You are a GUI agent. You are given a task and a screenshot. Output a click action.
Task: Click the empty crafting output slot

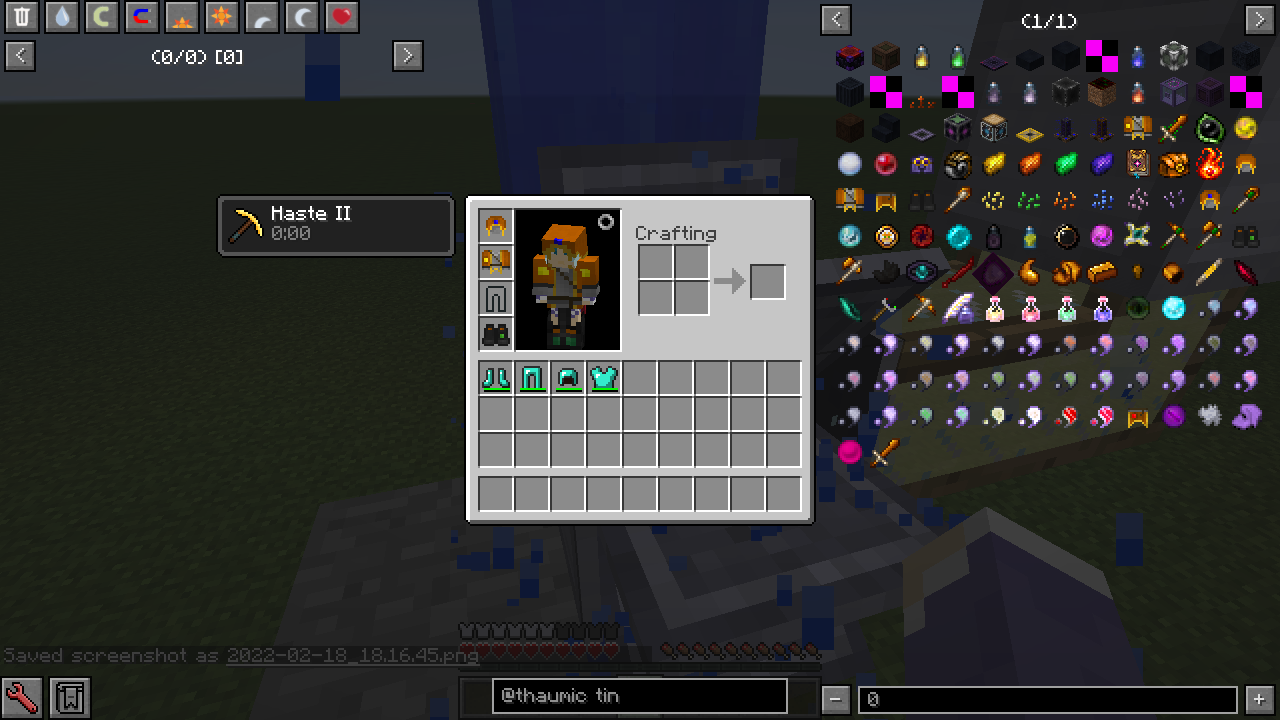coord(767,281)
